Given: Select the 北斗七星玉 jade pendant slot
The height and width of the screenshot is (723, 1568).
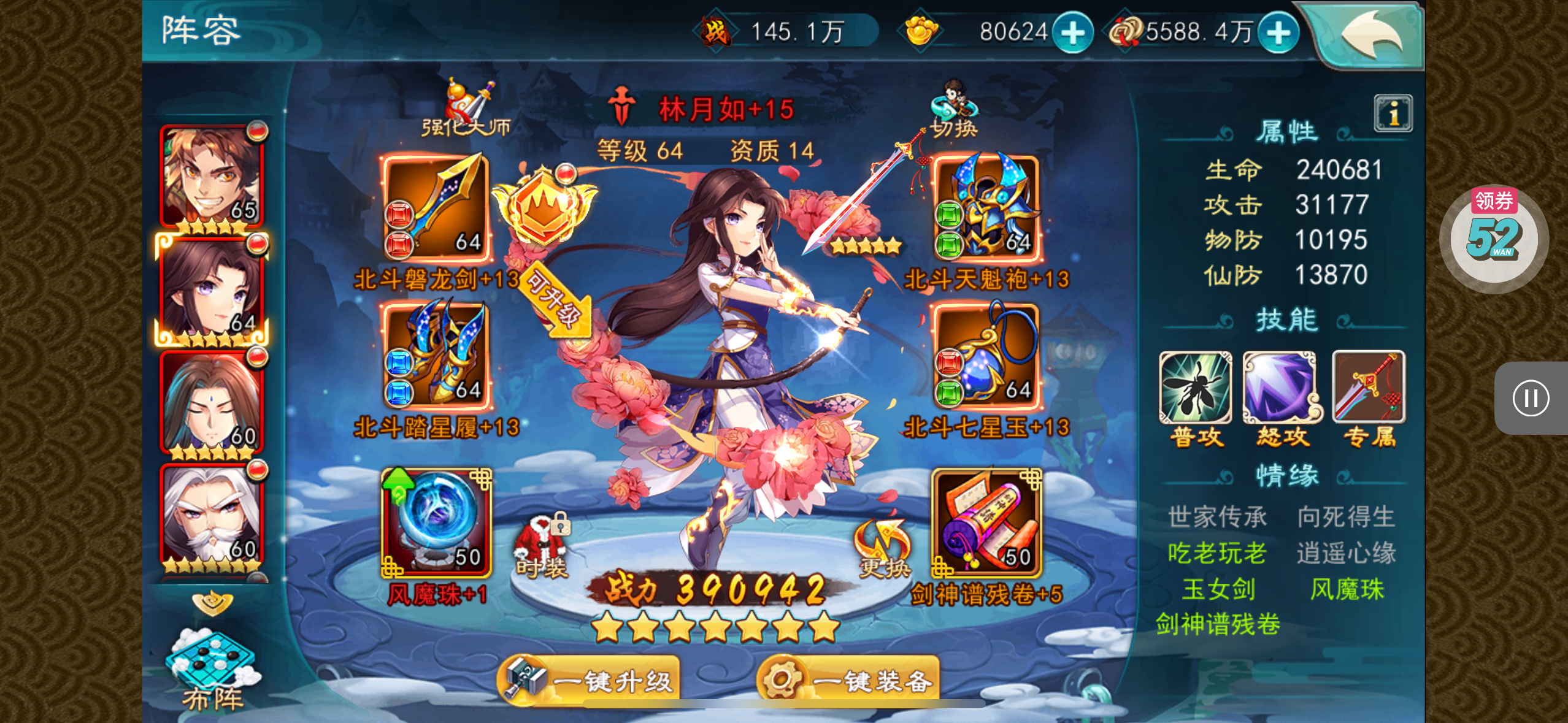Looking at the screenshot, I should (986, 357).
